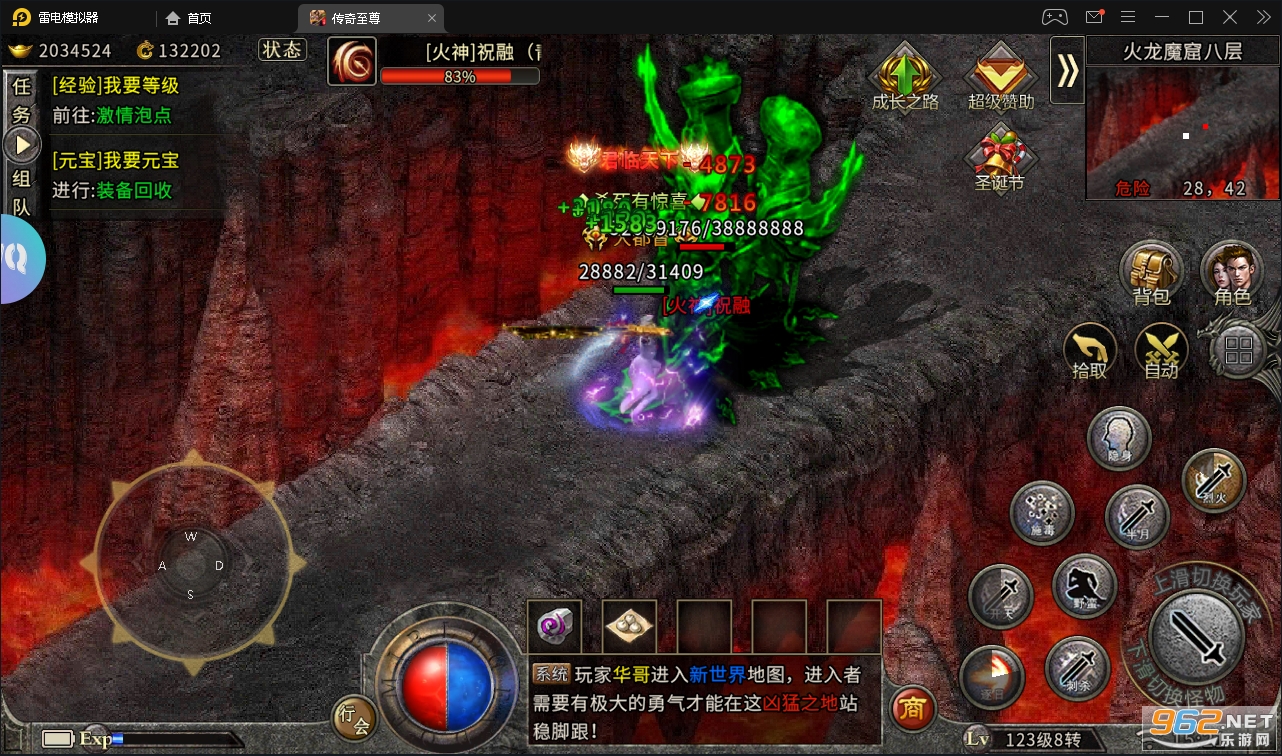Open the 背包 backpack panel
Viewport: 1282px width, 756px height.
click(x=1151, y=271)
